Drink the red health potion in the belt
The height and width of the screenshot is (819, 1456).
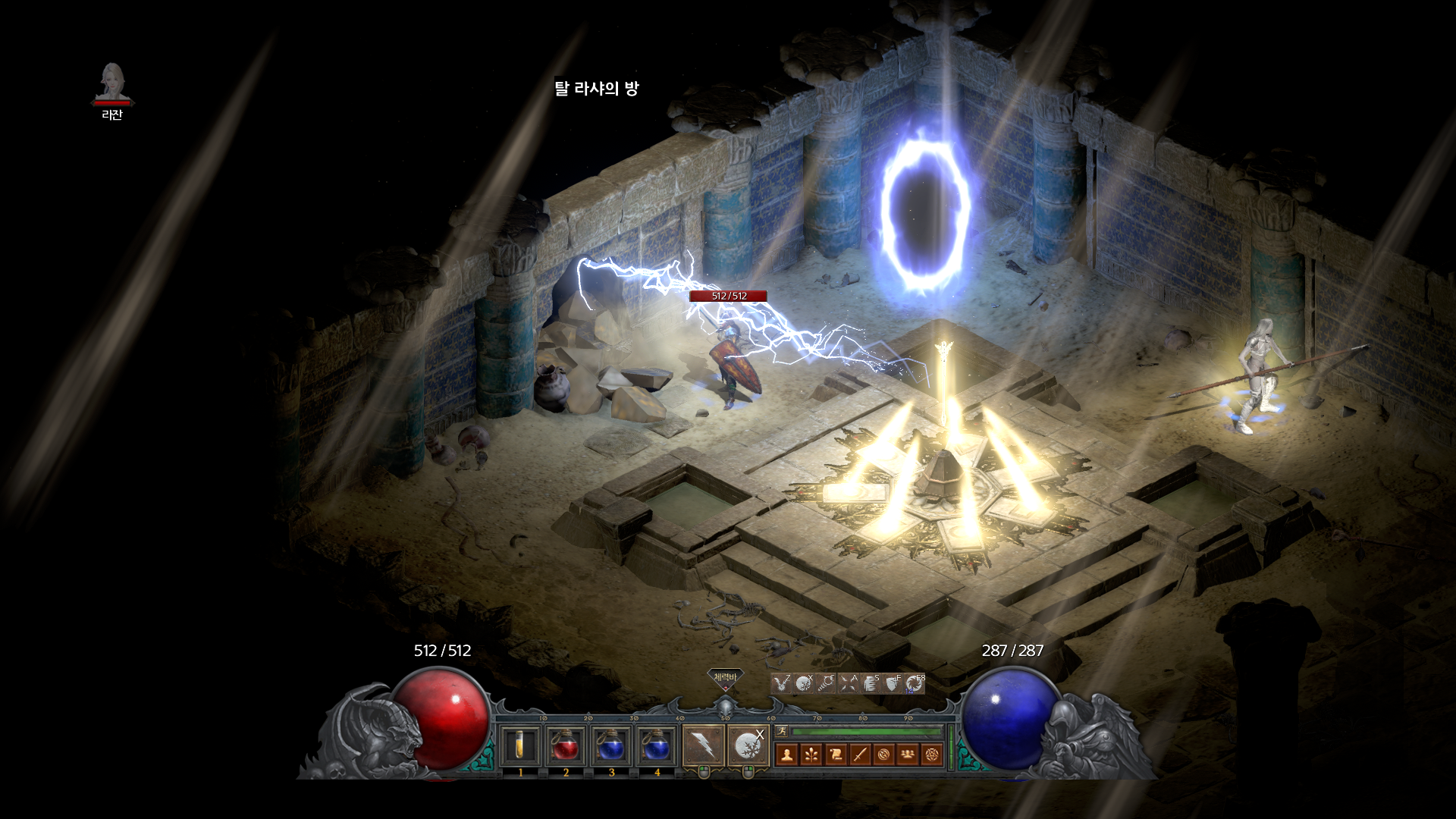point(566,746)
